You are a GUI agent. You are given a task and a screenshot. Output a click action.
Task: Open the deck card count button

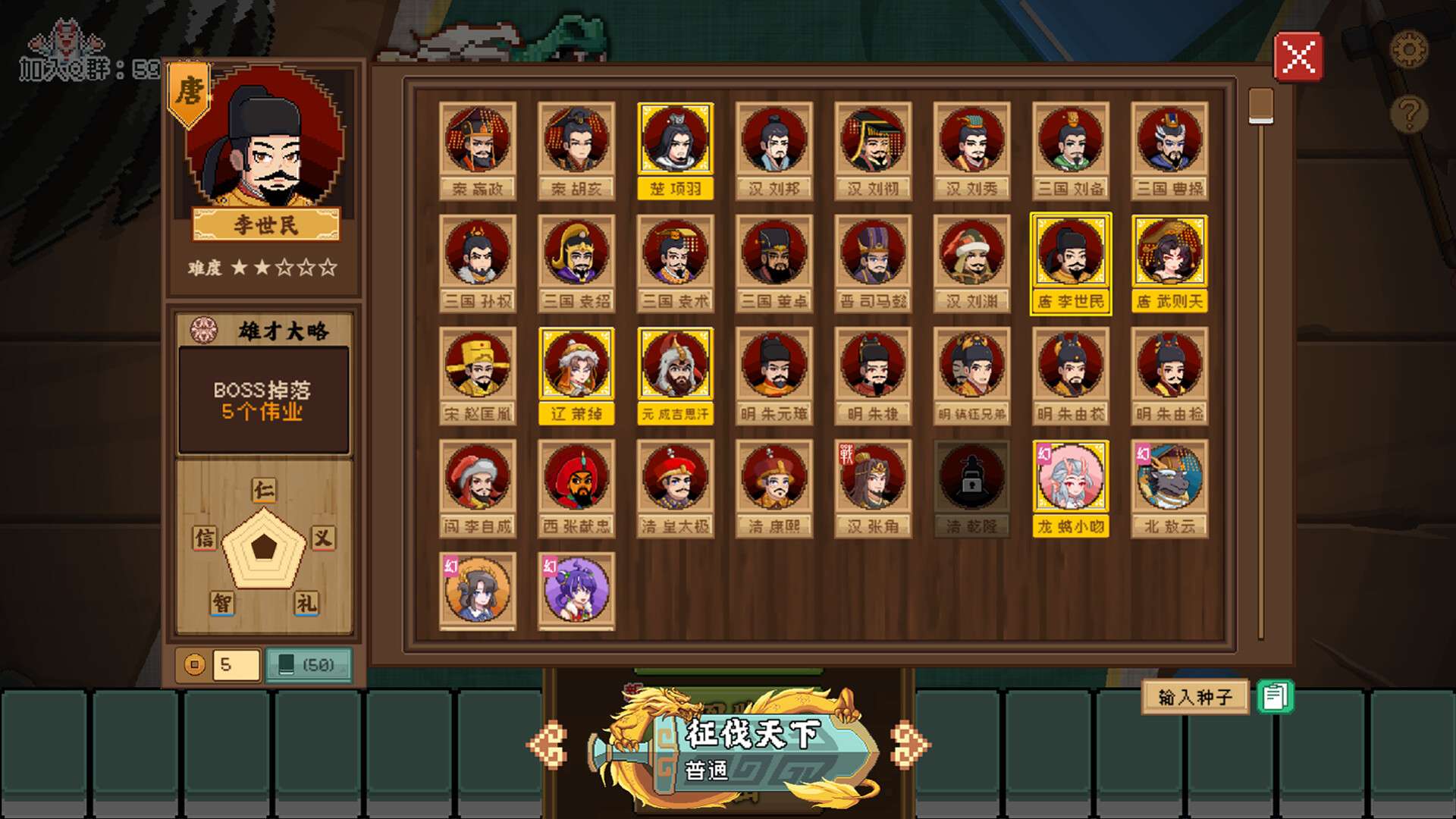[309, 665]
